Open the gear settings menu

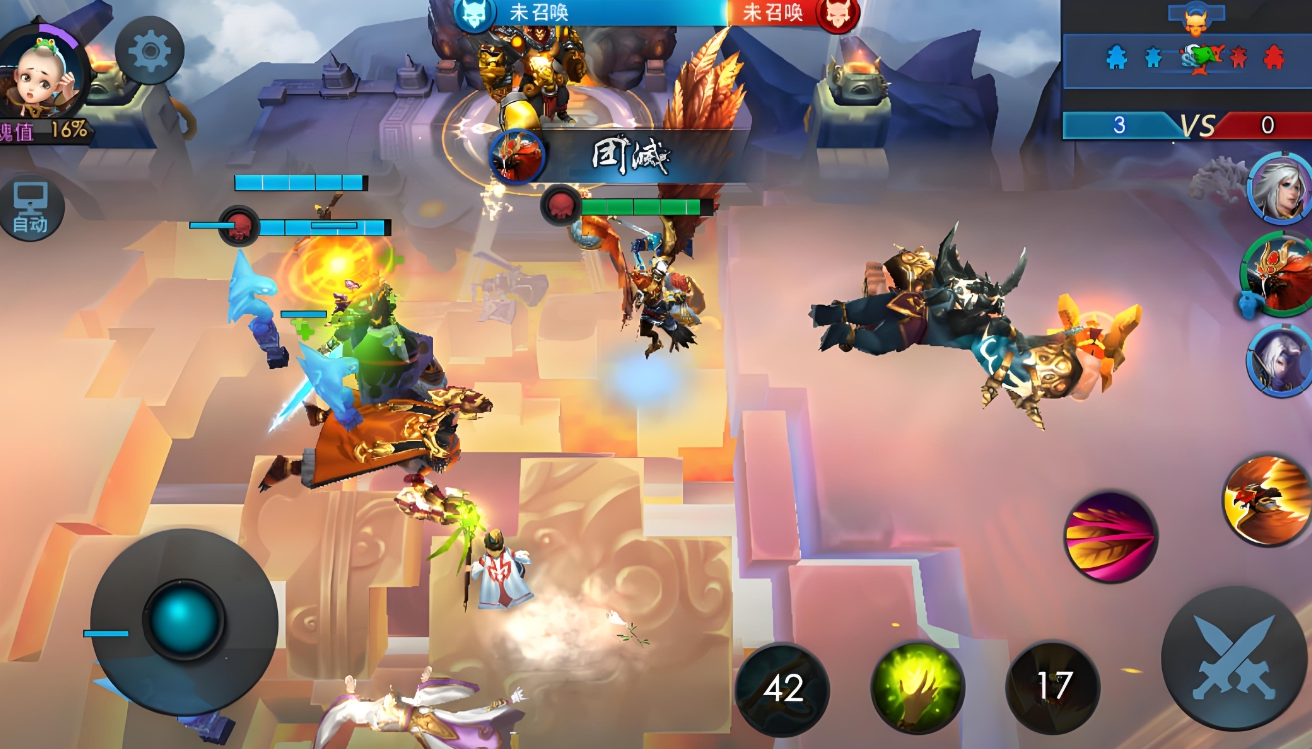(x=150, y=52)
